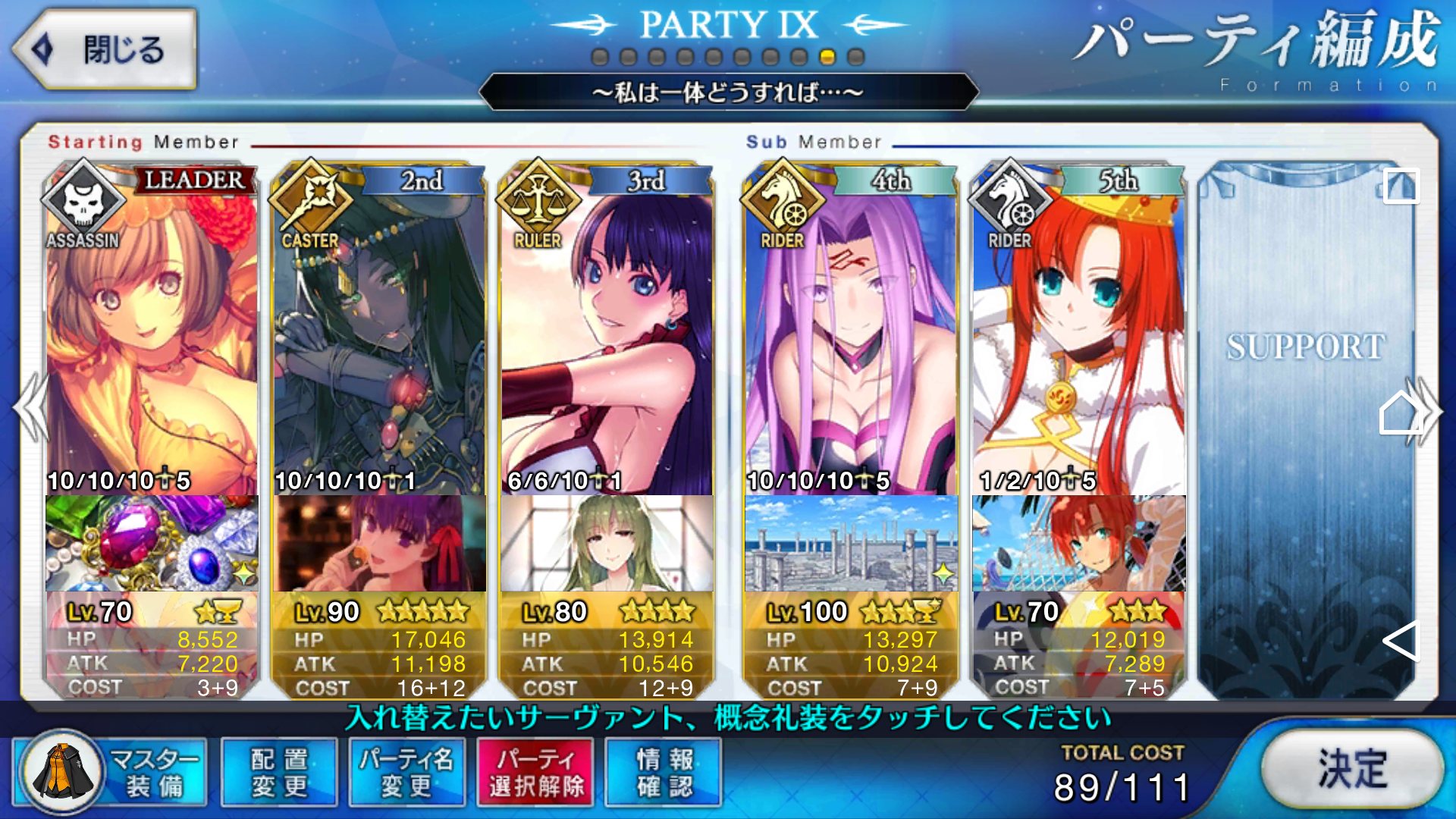The width and height of the screenshot is (1456, 819).
Task: Tap the Android back triangle button
Action: point(1400,642)
